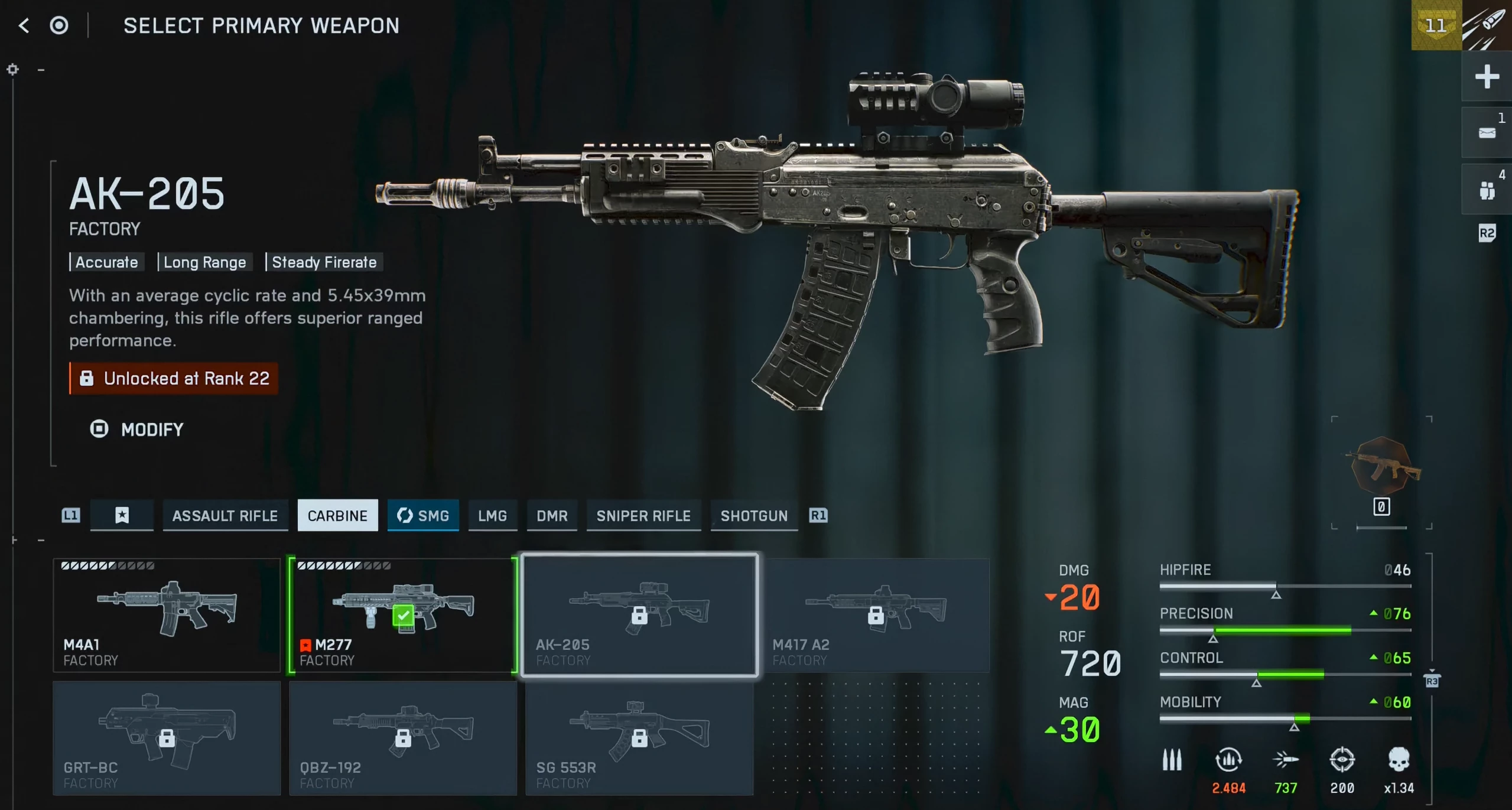Viewport: 1512px width, 810px height.
Task: Show the DMR weapon list
Action: click(x=552, y=516)
